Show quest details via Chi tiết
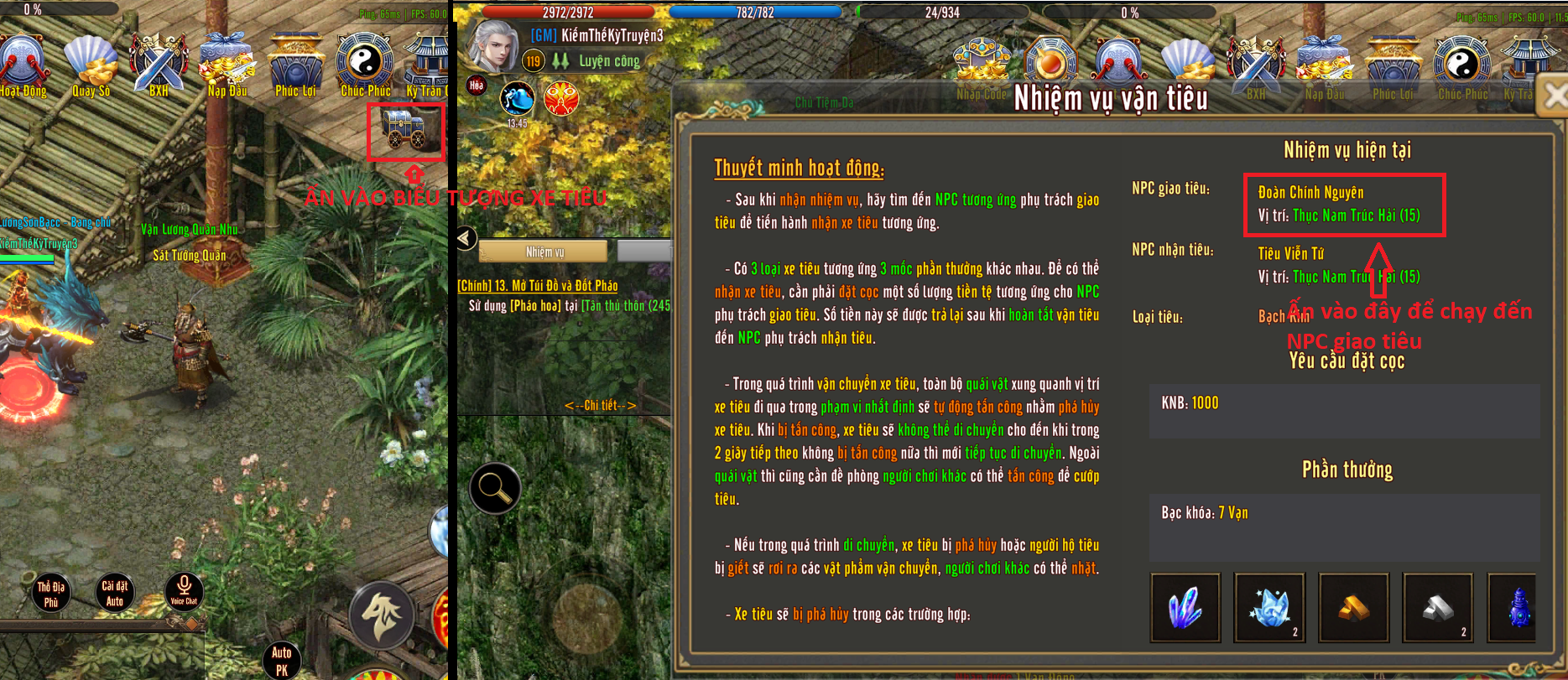The image size is (1568, 680). coord(600,406)
